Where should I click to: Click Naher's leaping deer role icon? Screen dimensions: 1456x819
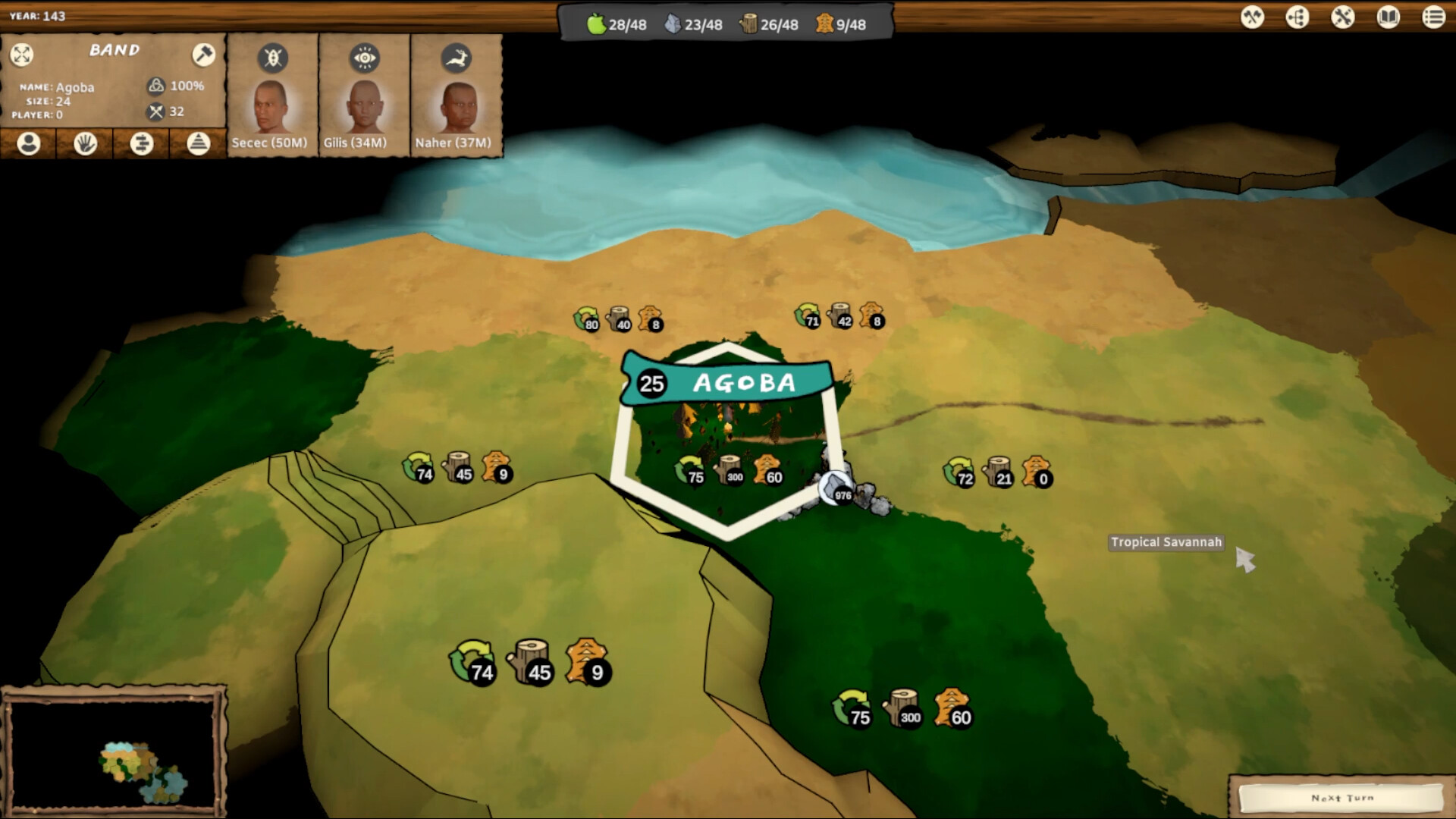(457, 58)
